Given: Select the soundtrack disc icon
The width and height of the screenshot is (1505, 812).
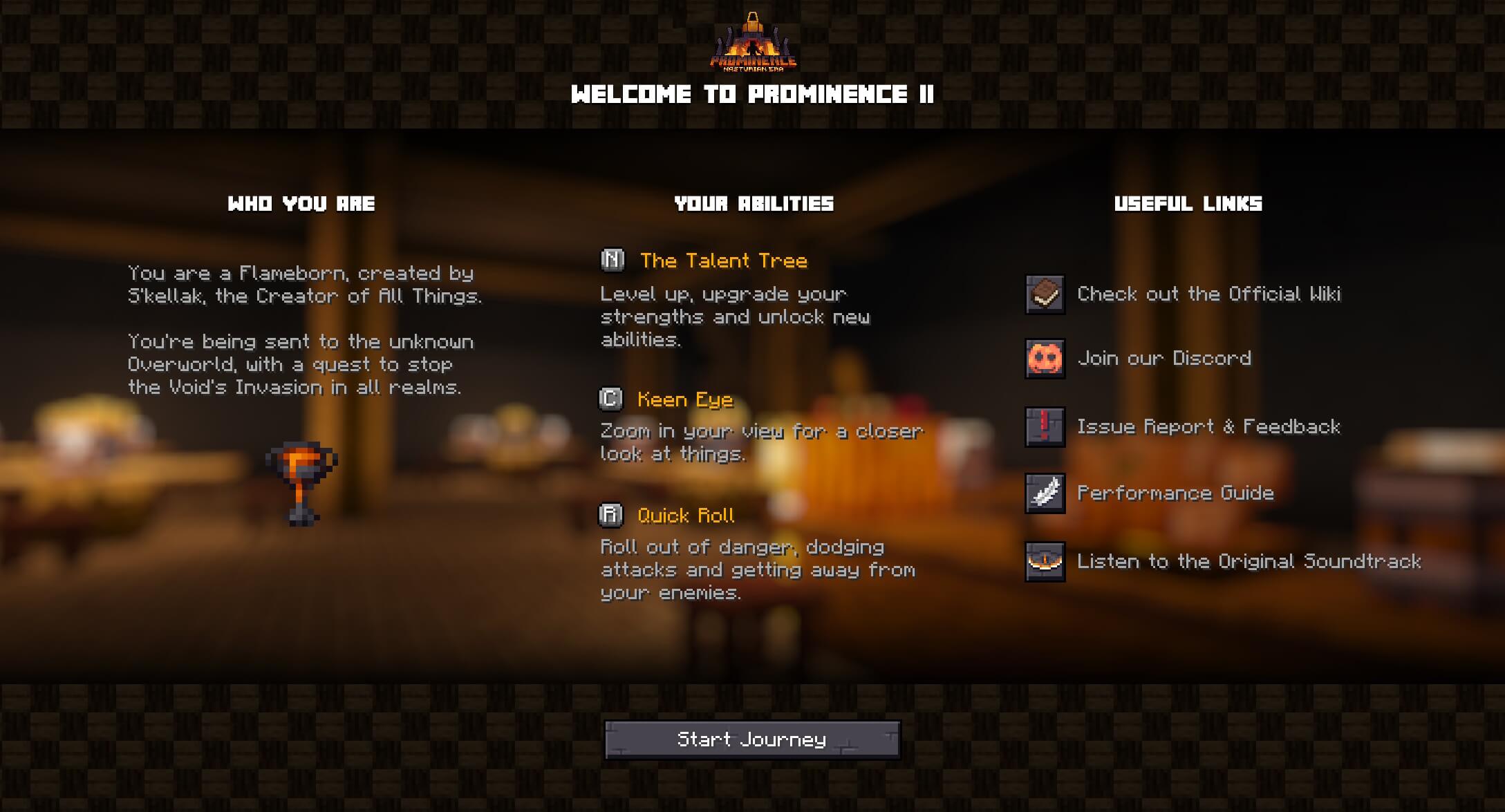Looking at the screenshot, I should tap(1045, 562).
